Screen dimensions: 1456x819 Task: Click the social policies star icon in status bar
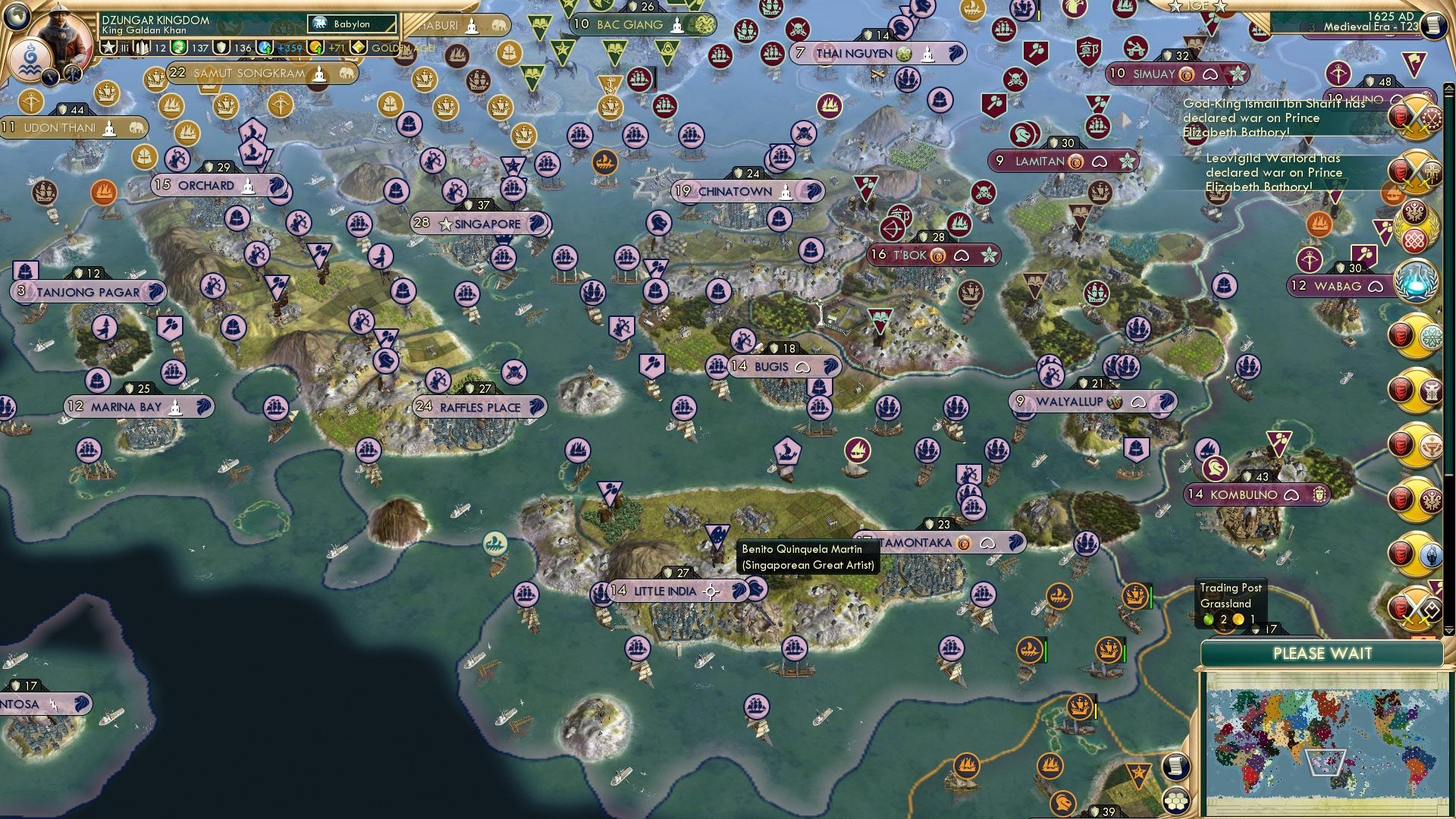click(x=108, y=47)
